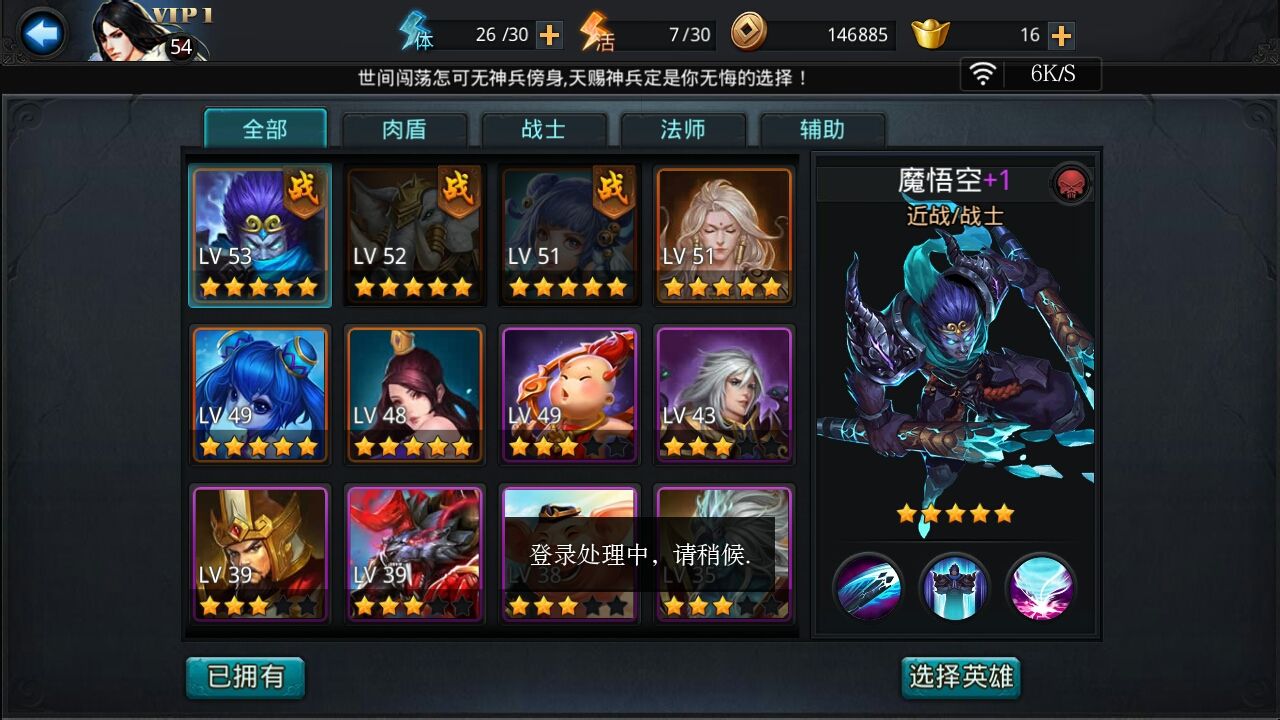Click the skull emblem beside 魔悟空's name

coord(1069,181)
